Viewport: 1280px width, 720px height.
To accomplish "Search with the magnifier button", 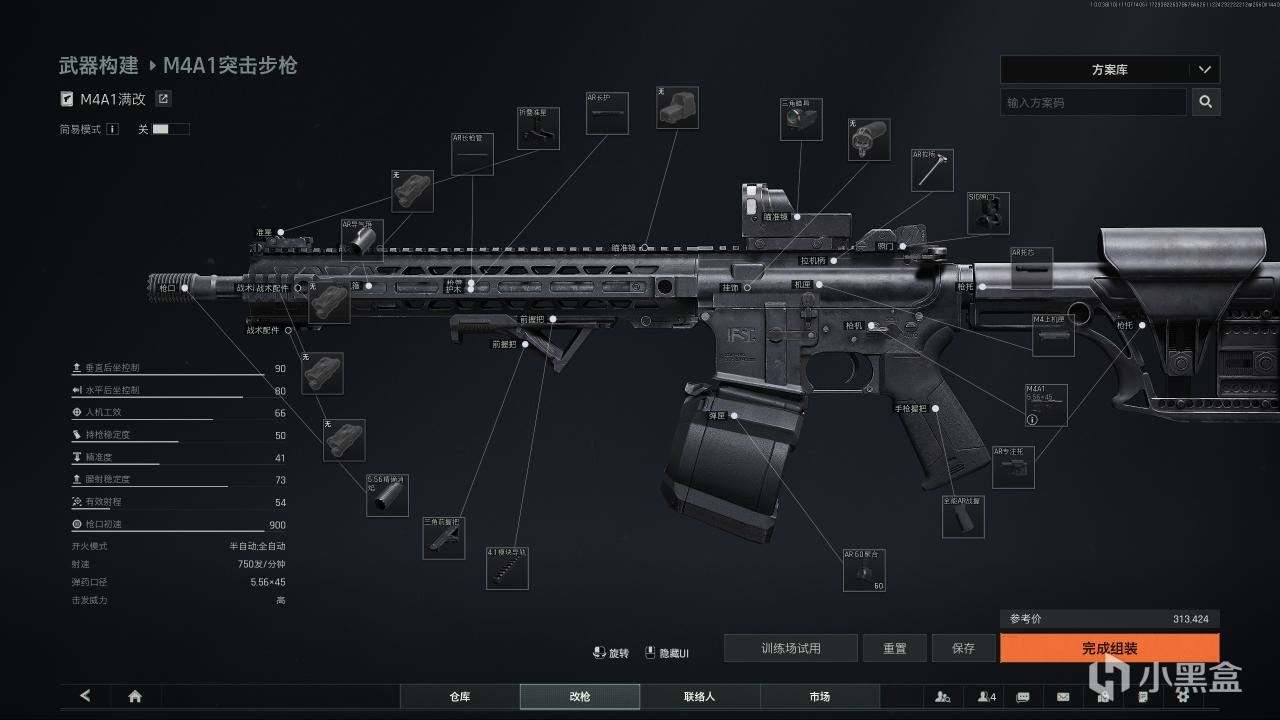I will click(x=1206, y=102).
